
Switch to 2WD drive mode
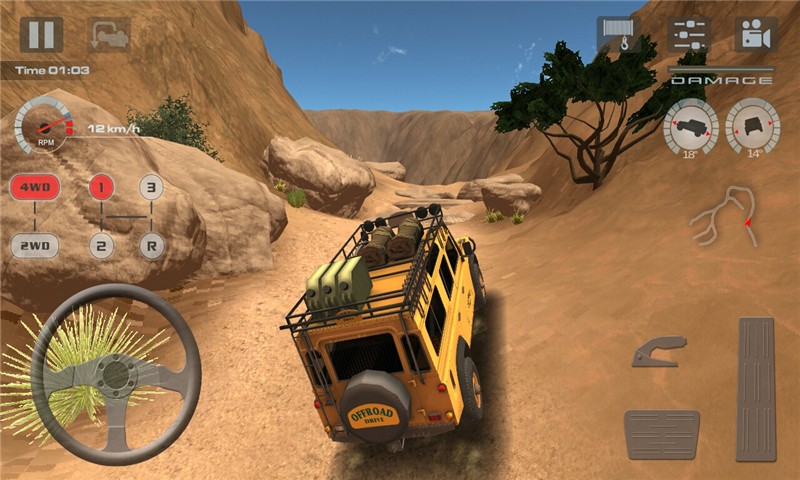(x=35, y=245)
